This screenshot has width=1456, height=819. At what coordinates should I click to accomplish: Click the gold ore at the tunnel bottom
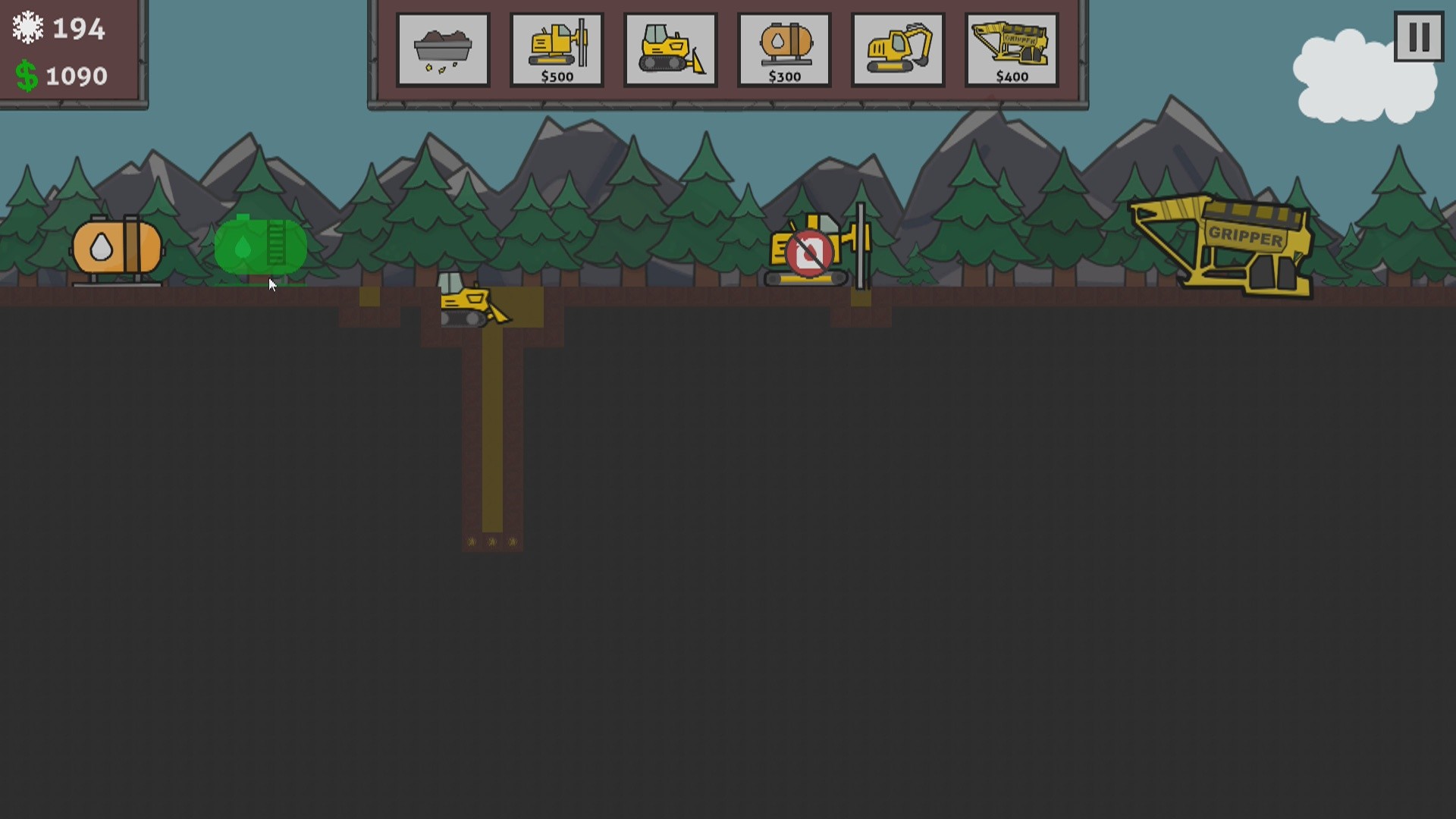[491, 540]
